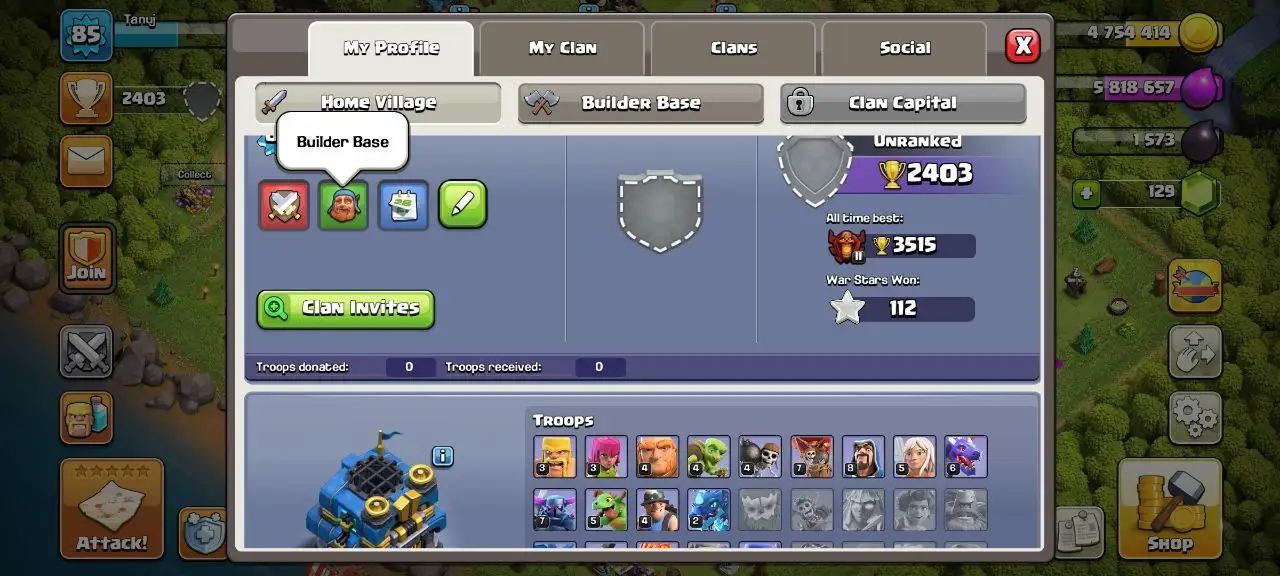Viewport: 1280px width, 576px height.
Task: Switch to the My Clan tab
Action: coord(562,48)
